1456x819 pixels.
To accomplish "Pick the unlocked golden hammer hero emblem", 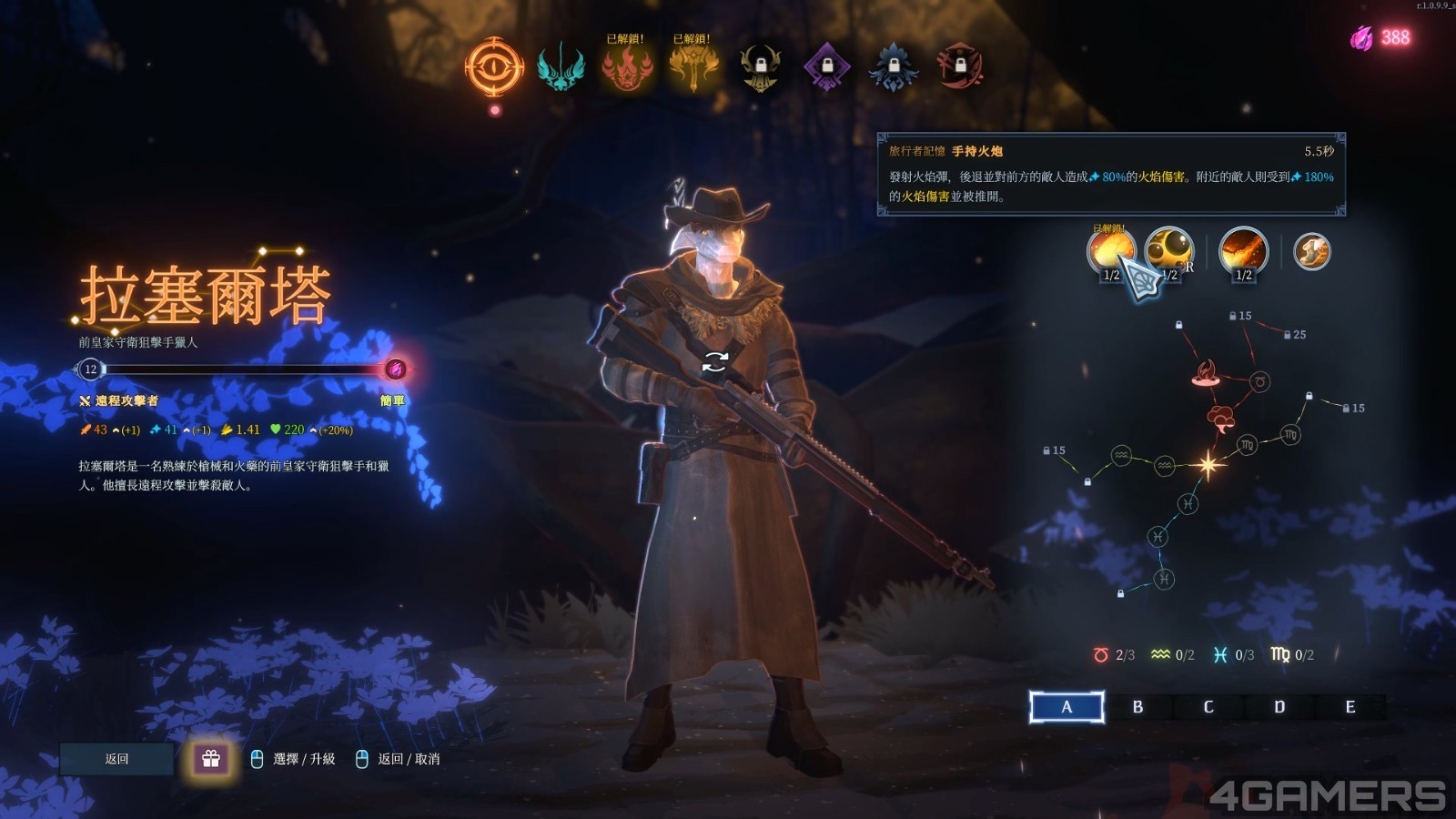I will click(x=693, y=66).
